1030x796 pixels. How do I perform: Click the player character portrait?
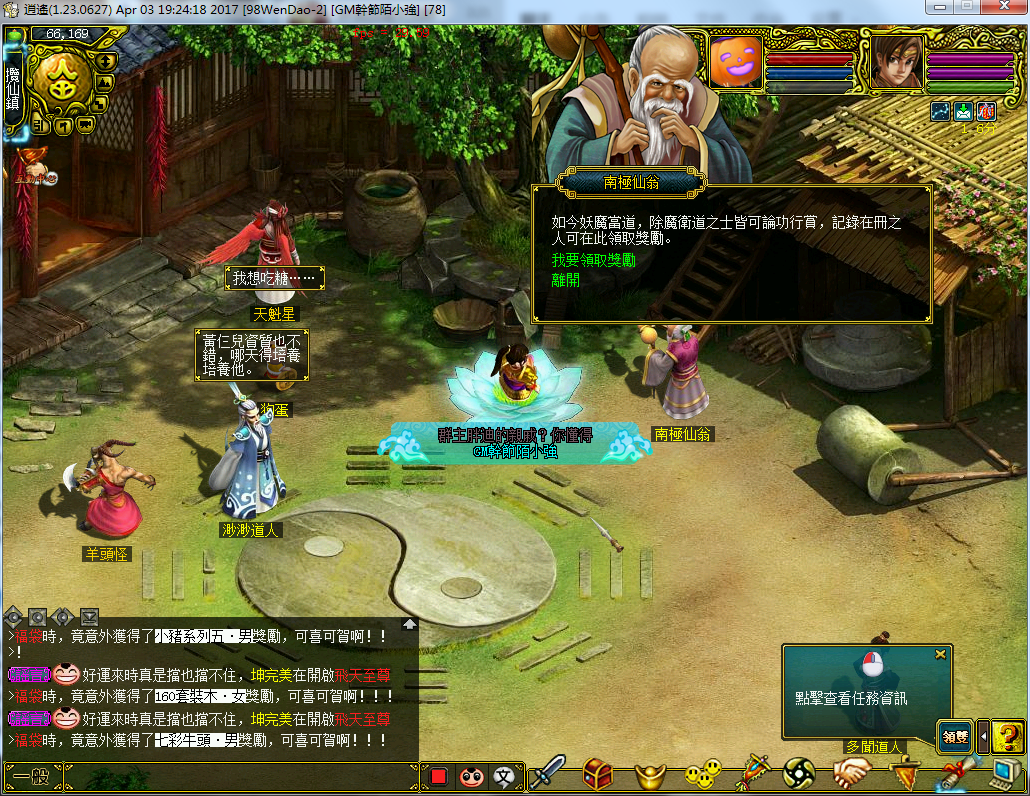click(895, 60)
